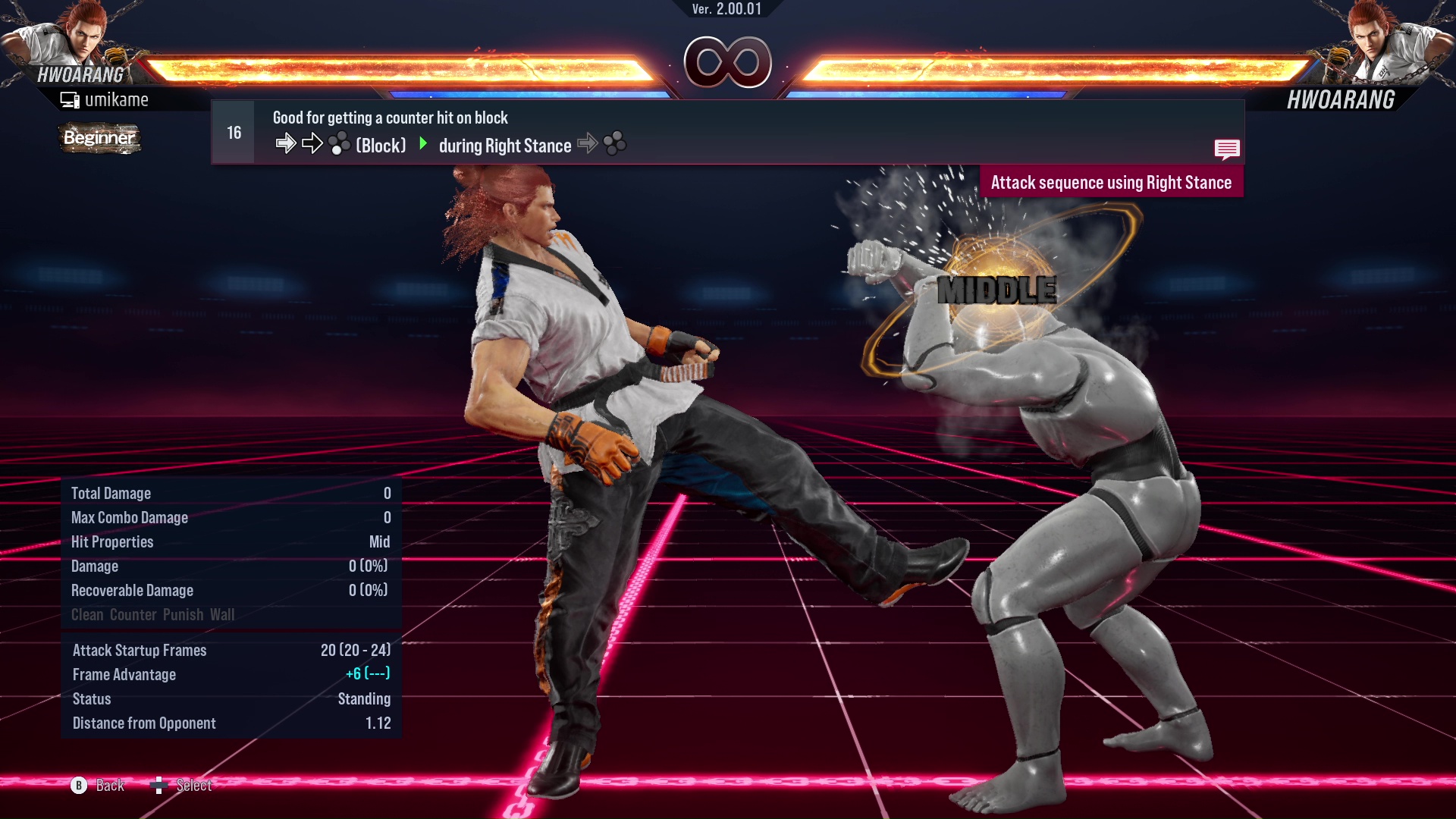Click the button-combination icon after 'during Right Stance'

[x=616, y=143]
